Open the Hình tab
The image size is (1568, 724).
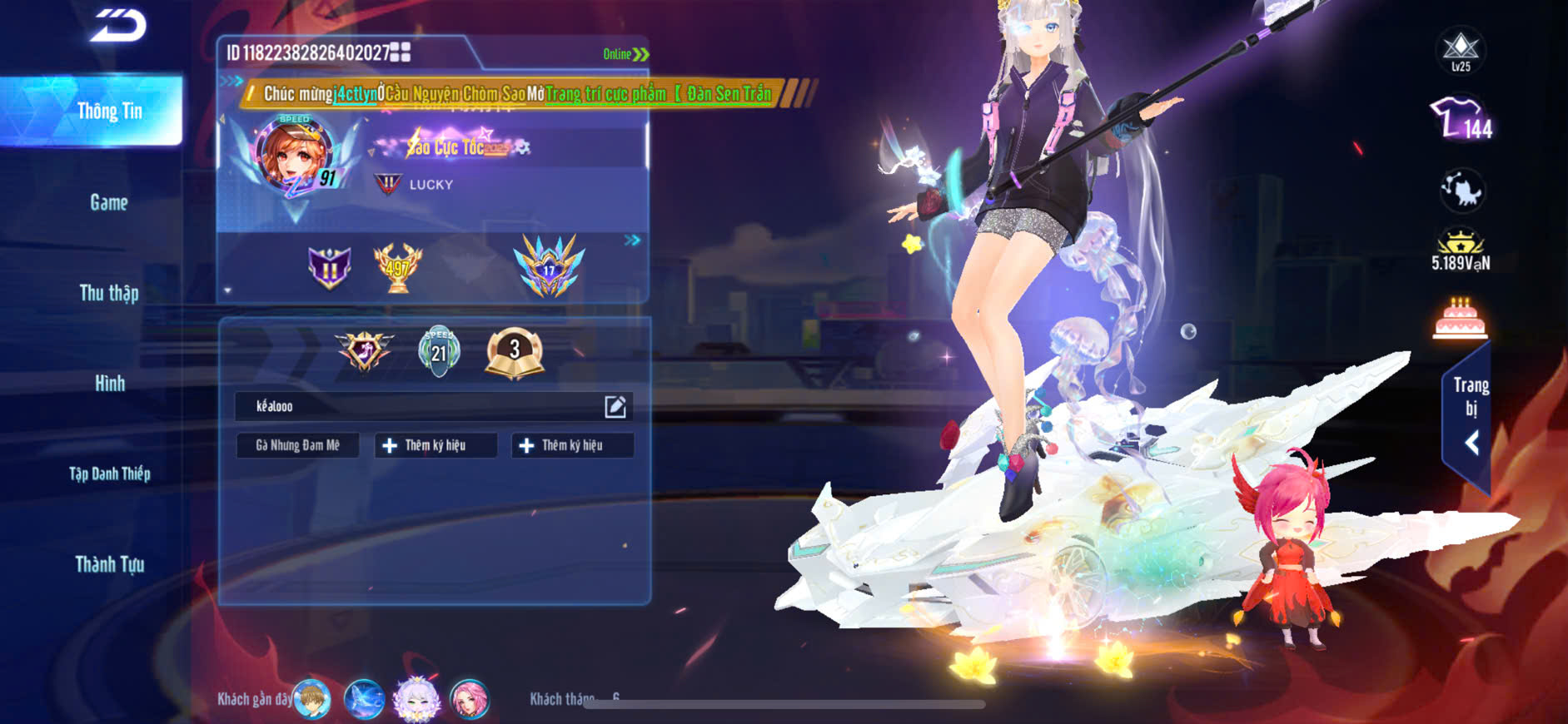click(109, 384)
